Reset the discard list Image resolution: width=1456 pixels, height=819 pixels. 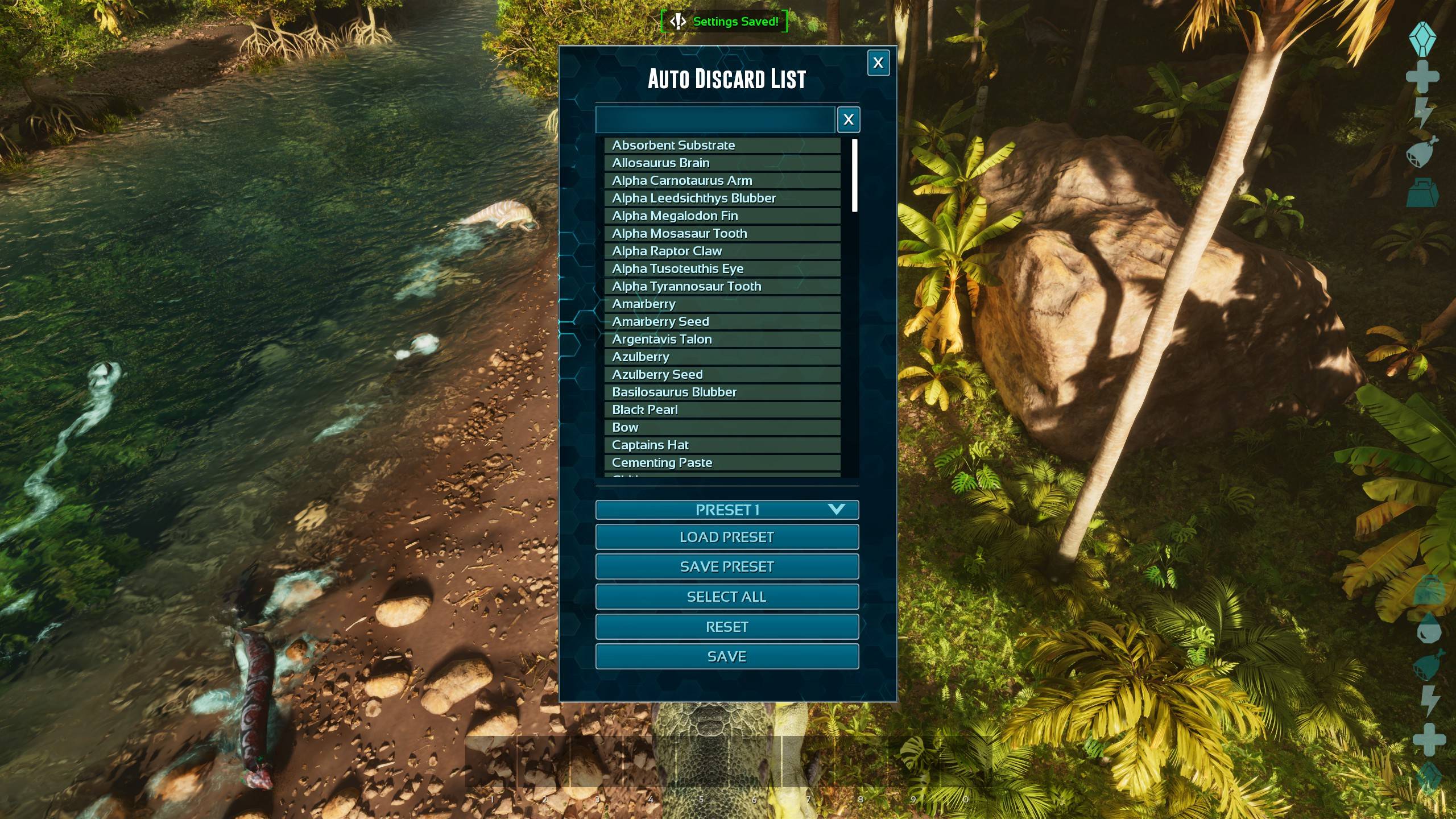727,627
